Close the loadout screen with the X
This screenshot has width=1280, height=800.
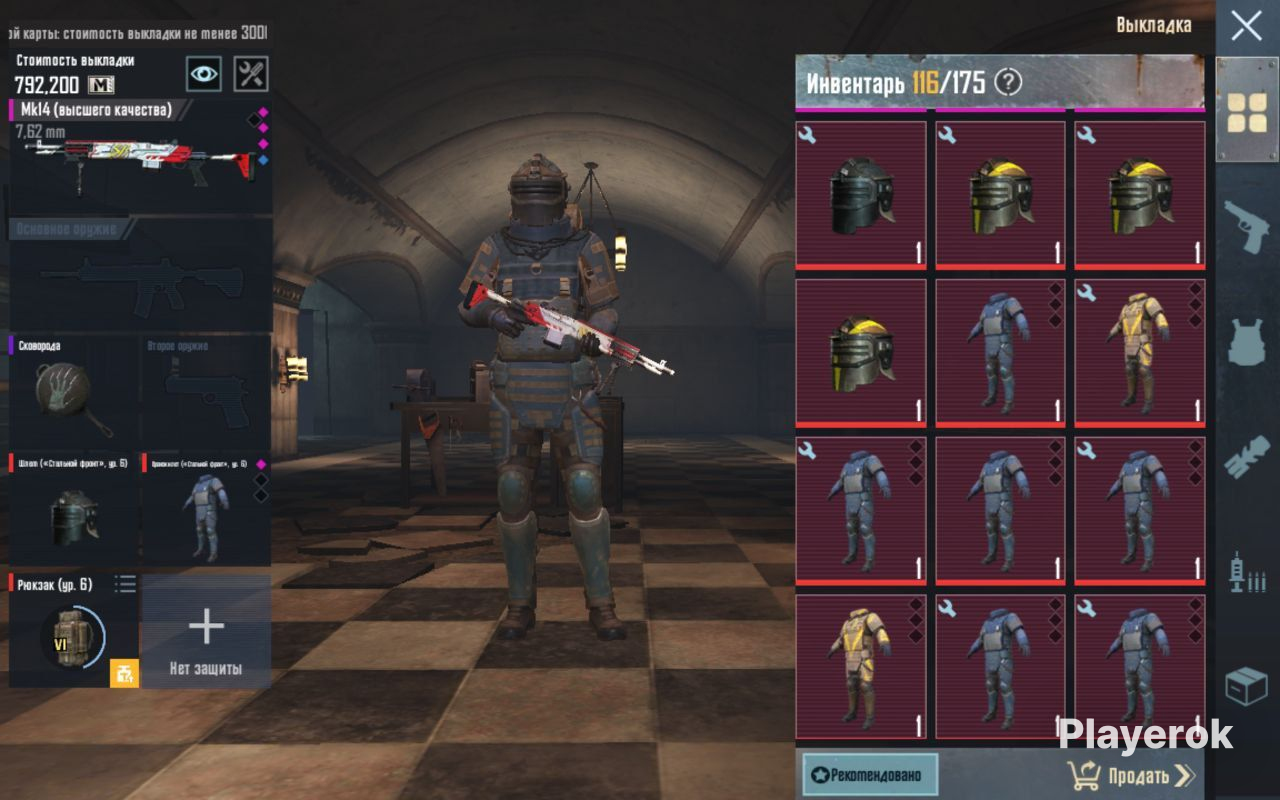tap(1246, 26)
